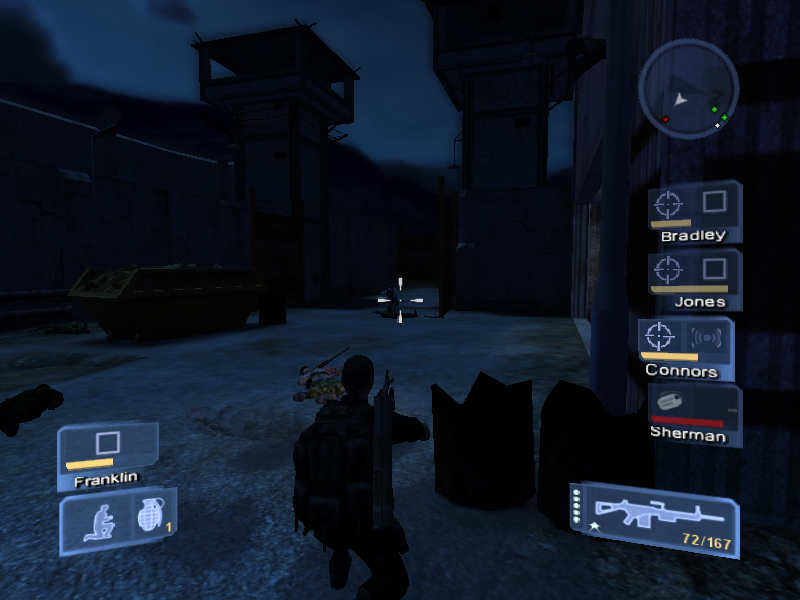The width and height of the screenshot is (800, 600).
Task: Select the assault rifle weapon panel
Action: (x=654, y=518)
